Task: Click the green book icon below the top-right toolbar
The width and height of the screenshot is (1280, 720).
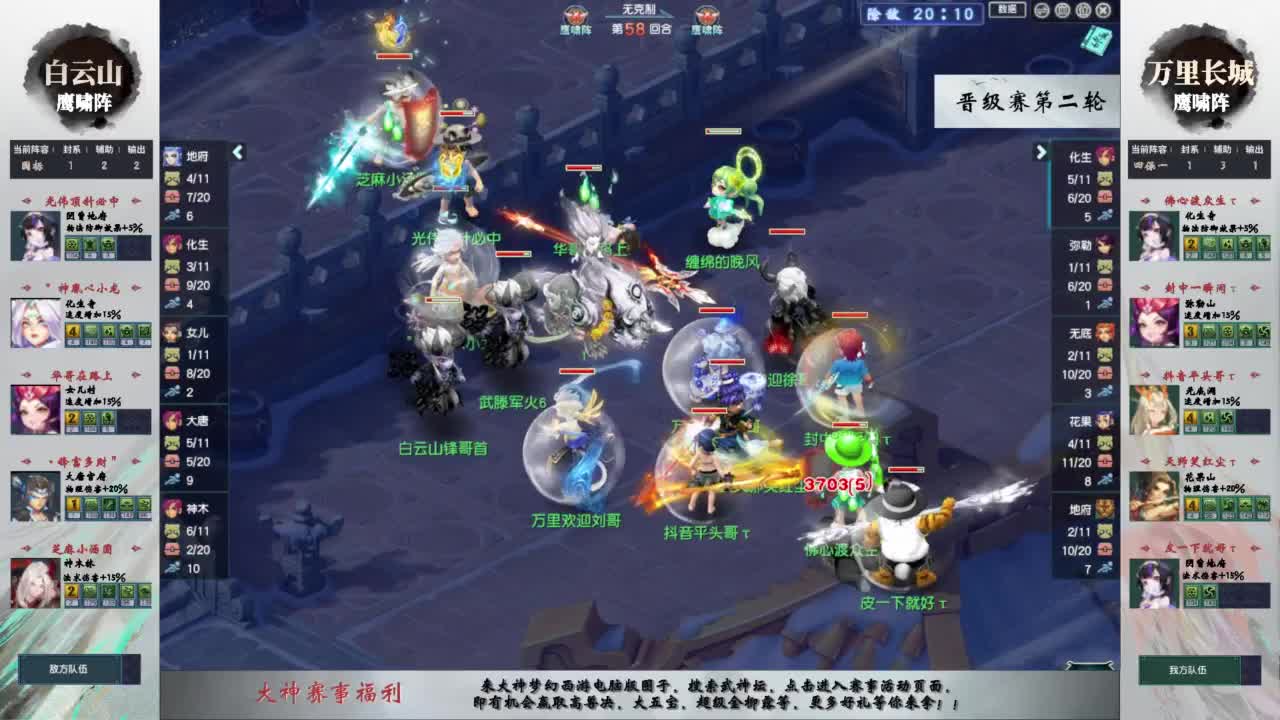Action: [1097, 38]
